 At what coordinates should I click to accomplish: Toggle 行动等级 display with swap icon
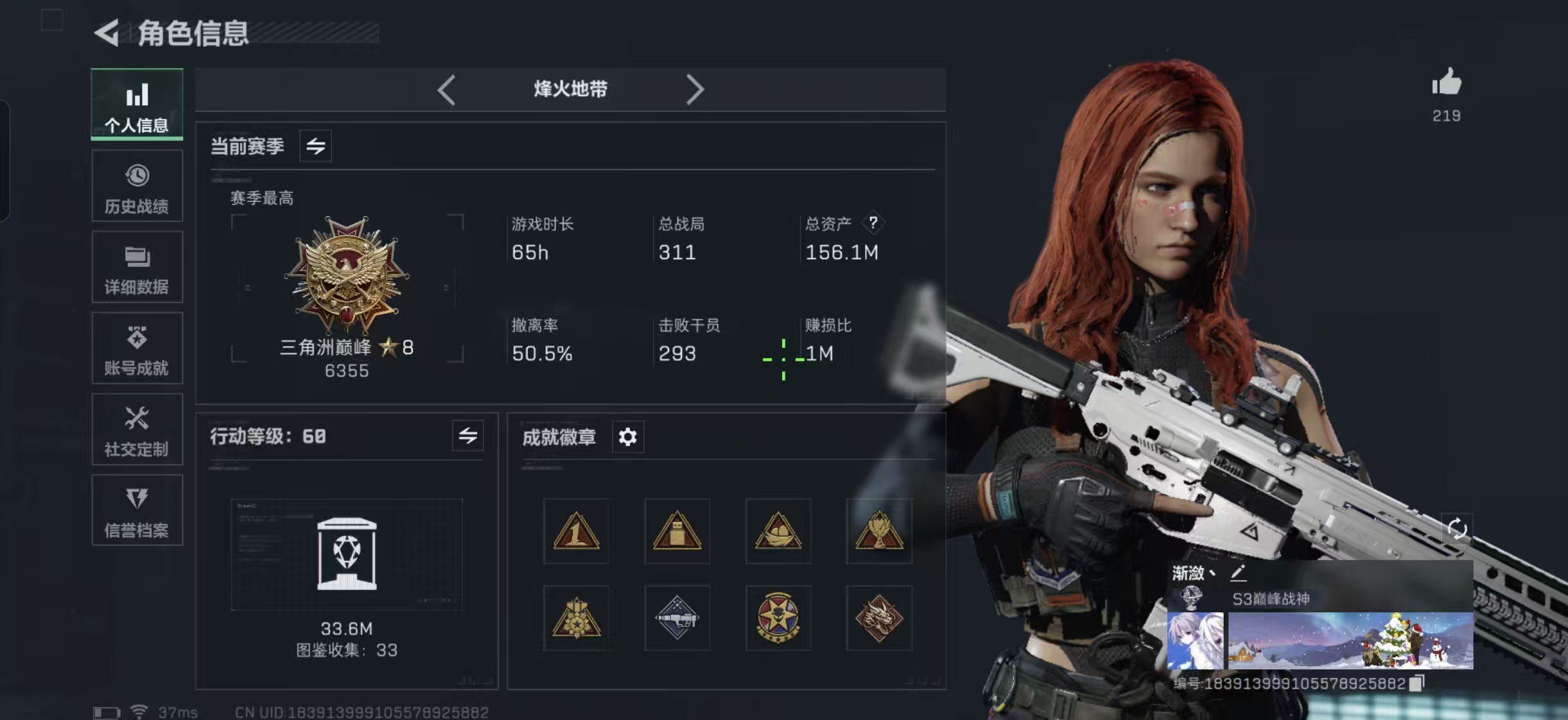[x=468, y=436]
